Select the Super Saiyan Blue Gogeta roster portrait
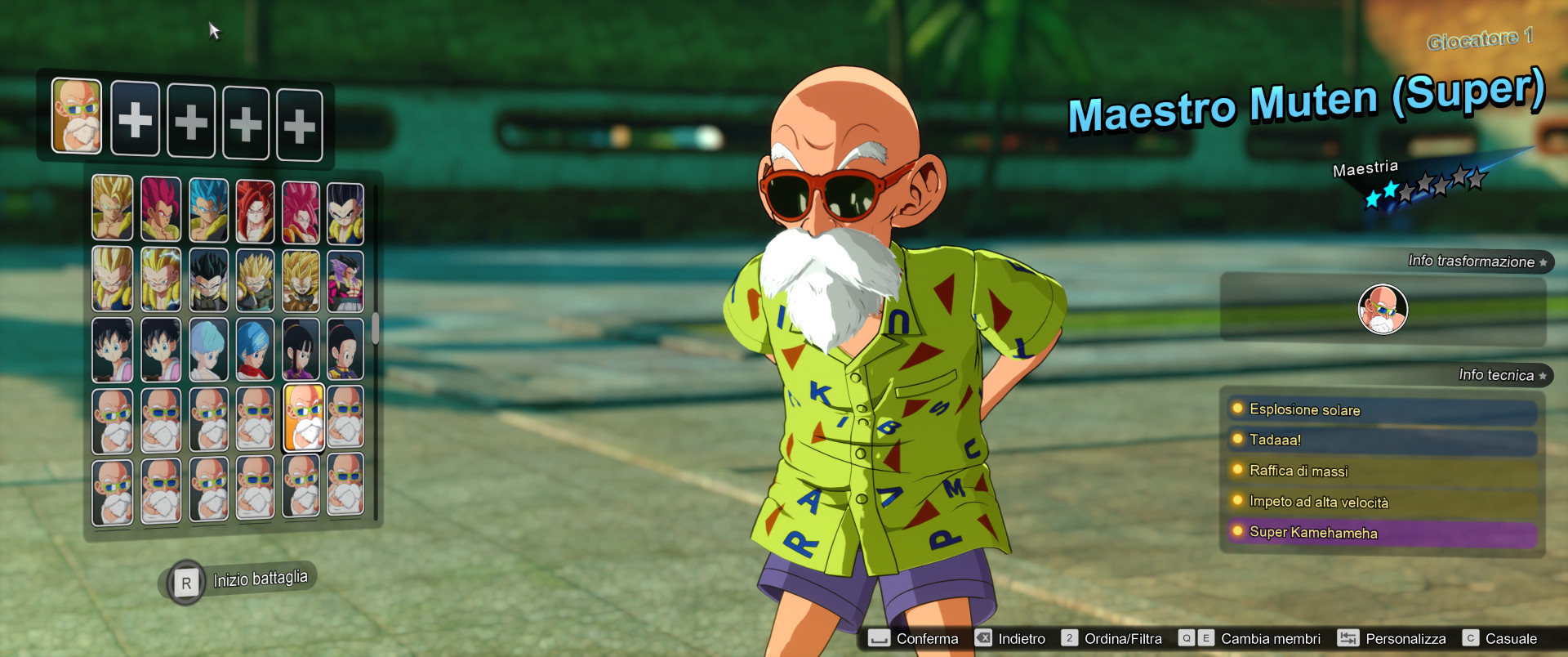The image size is (1568, 657). point(208,209)
